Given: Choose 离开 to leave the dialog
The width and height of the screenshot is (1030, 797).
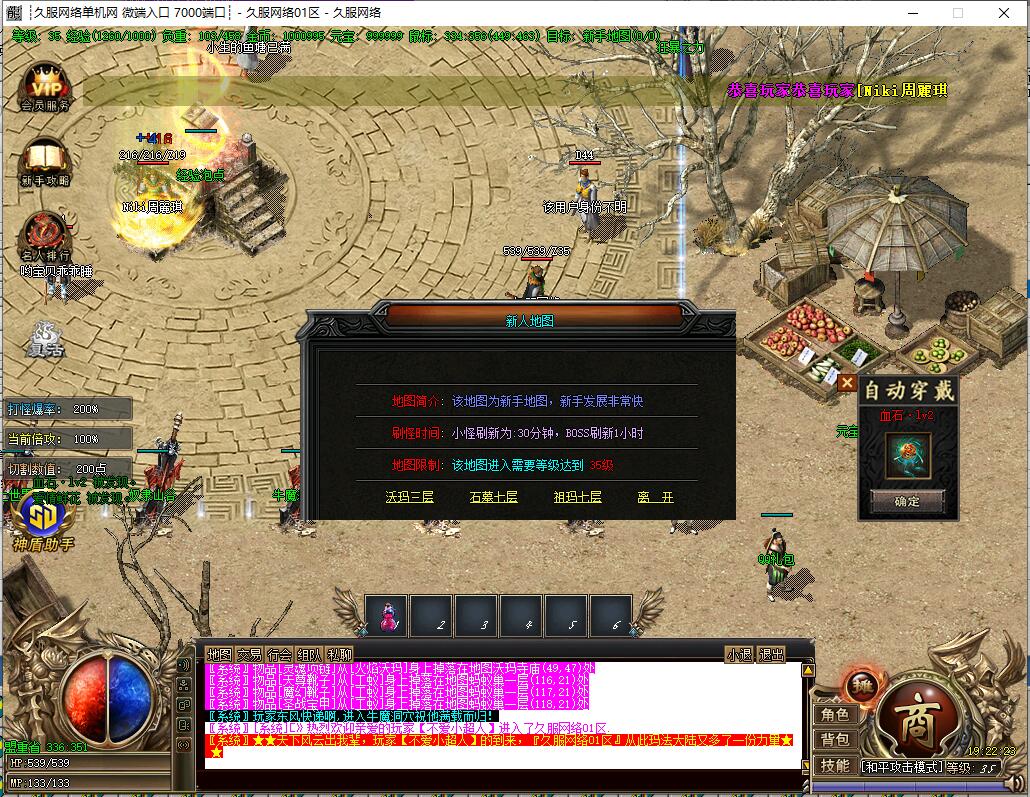Looking at the screenshot, I should [656, 497].
